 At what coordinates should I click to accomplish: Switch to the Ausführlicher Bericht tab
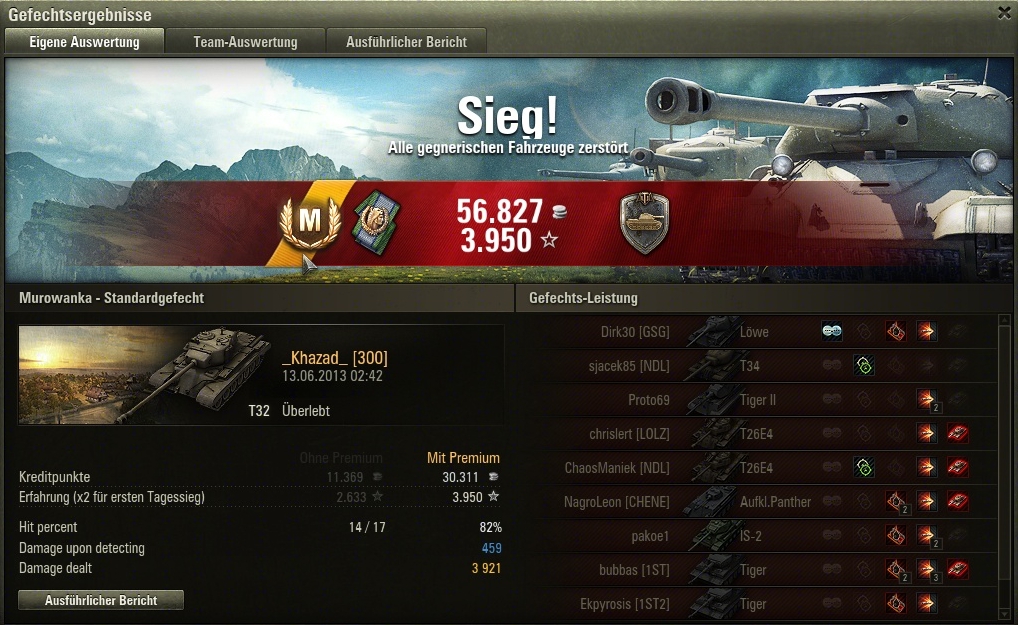point(407,42)
